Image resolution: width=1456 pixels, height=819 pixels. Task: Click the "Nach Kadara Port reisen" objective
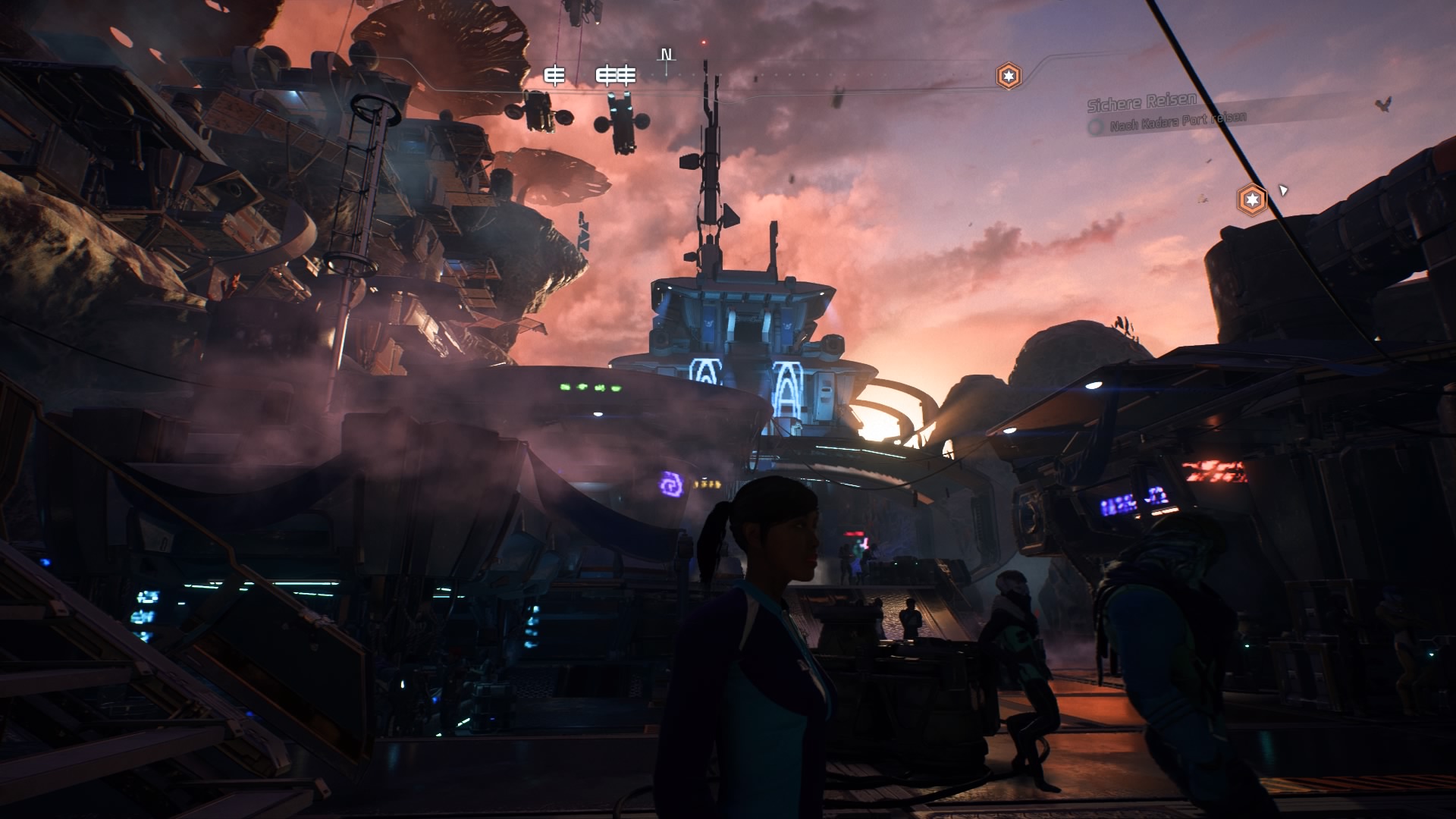pos(1178,121)
